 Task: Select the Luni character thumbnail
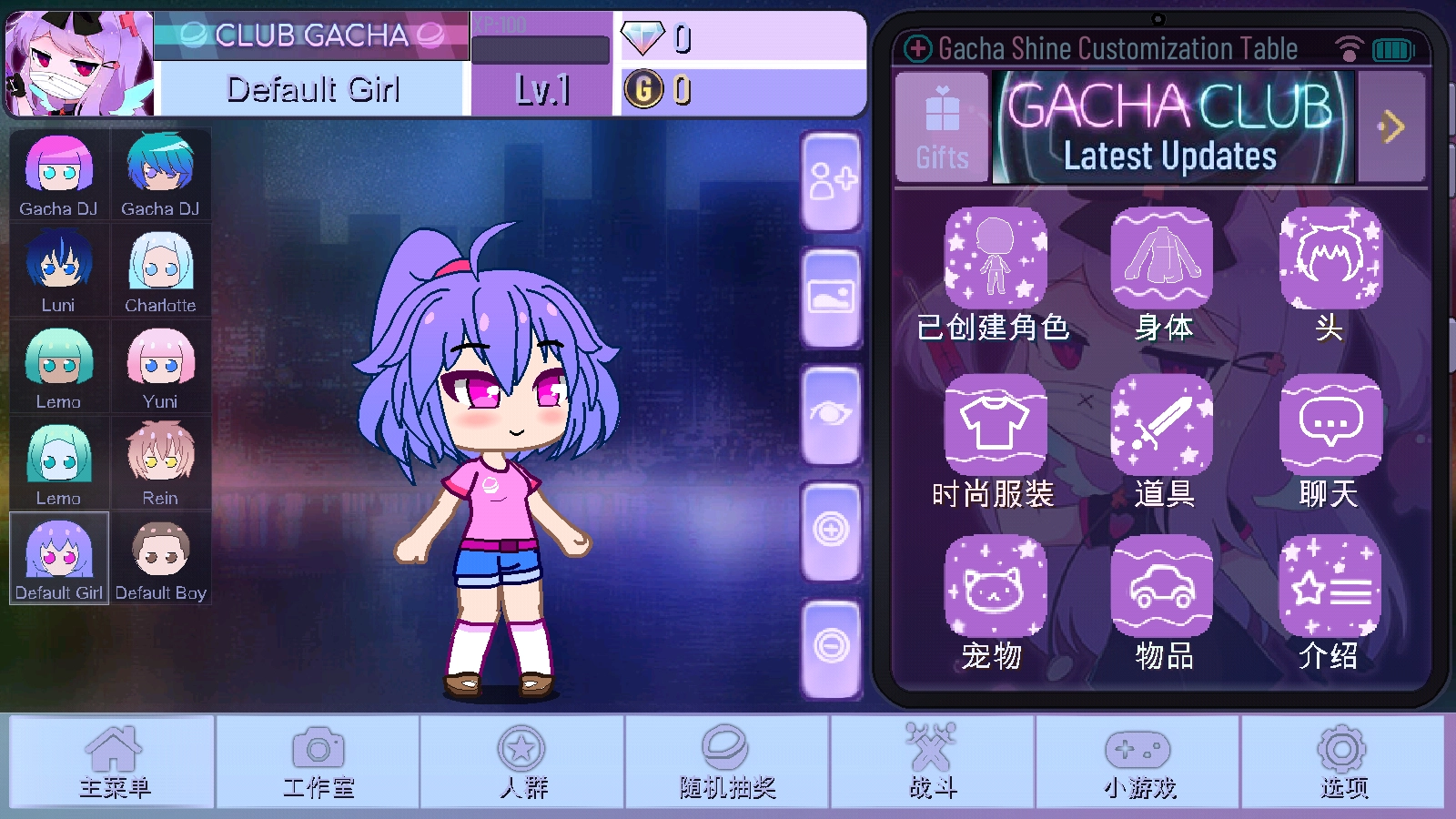tap(59, 270)
